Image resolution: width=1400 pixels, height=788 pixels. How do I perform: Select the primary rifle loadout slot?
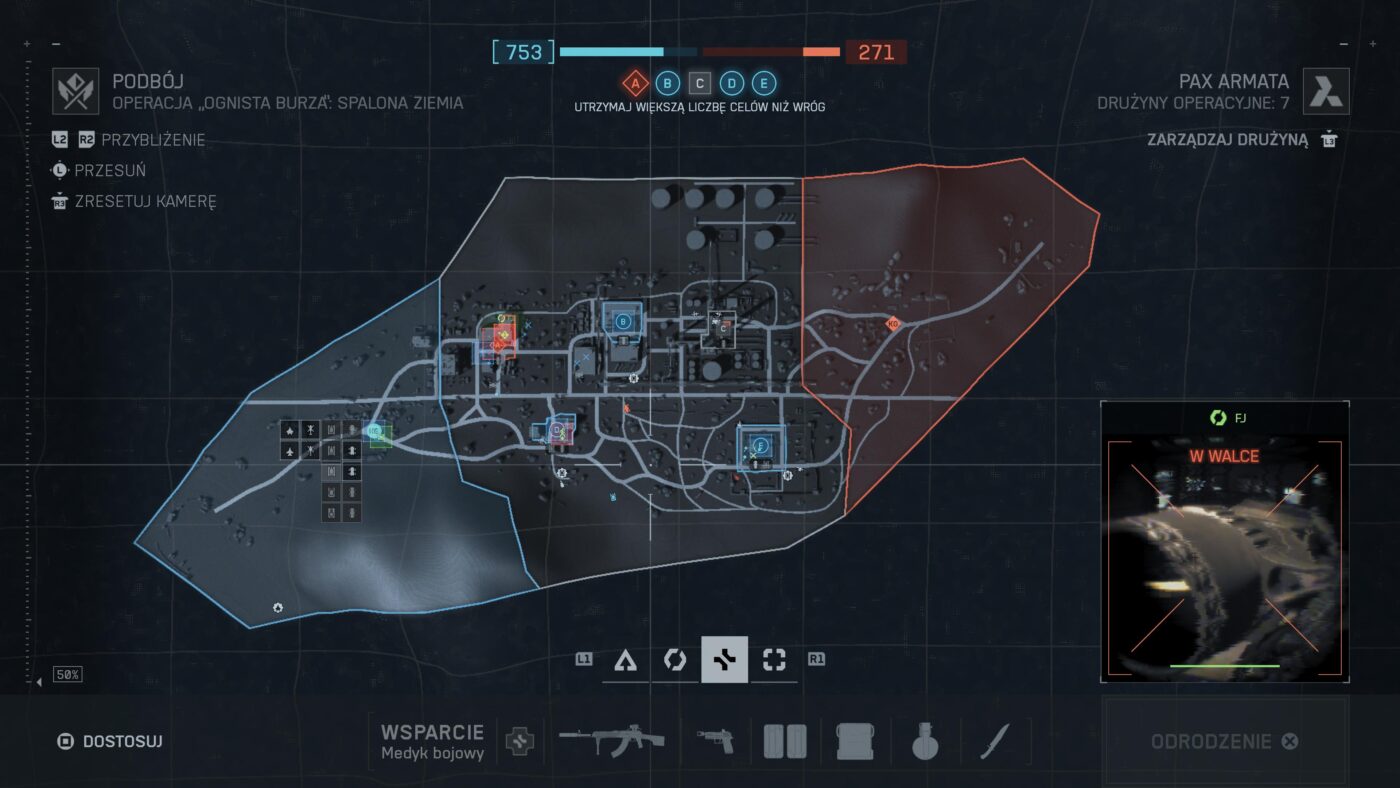(x=612, y=742)
